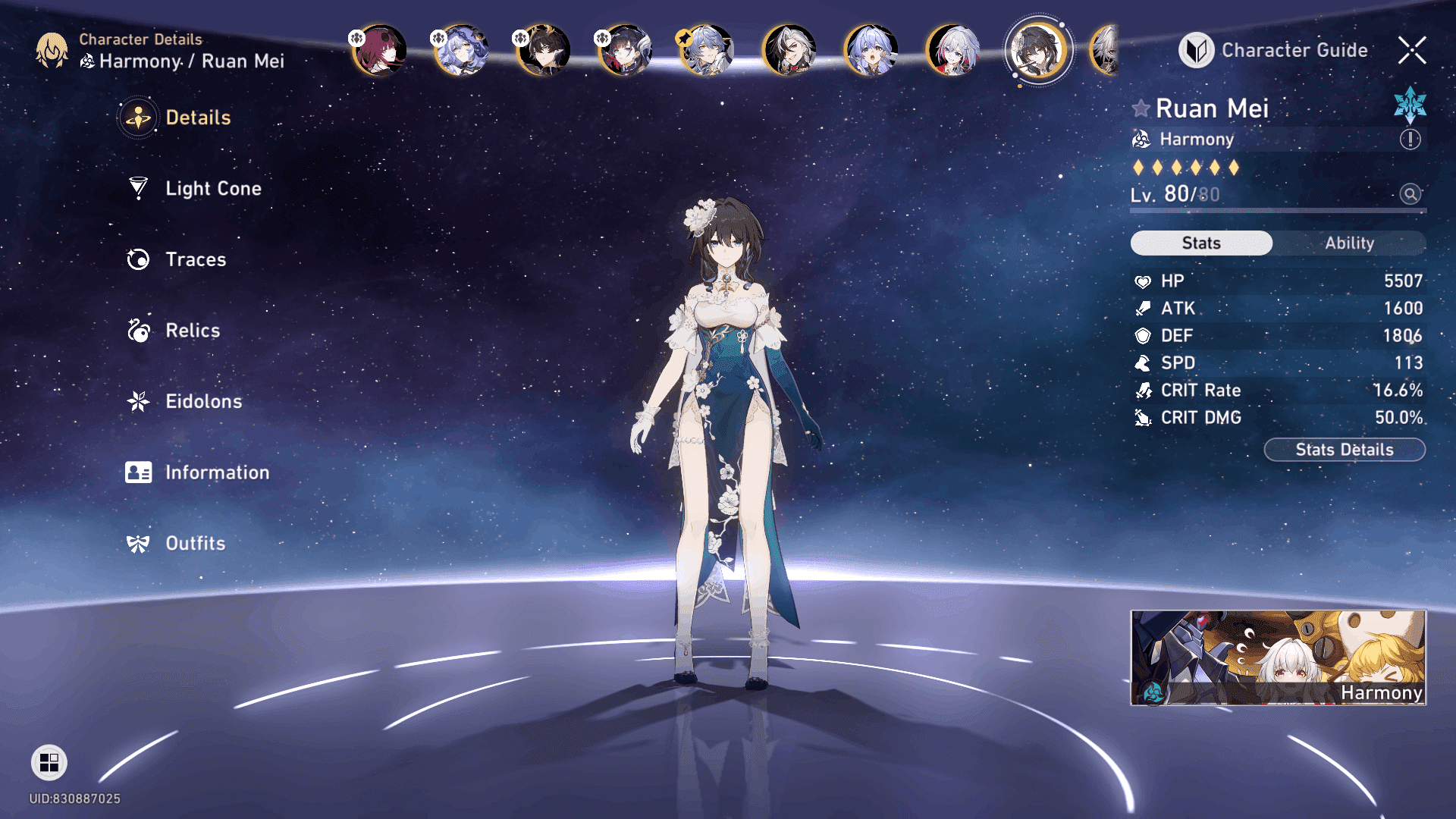Image resolution: width=1456 pixels, height=819 pixels.
Task: Toggle the favorite star beside Ruan Mei
Action: 1141,108
